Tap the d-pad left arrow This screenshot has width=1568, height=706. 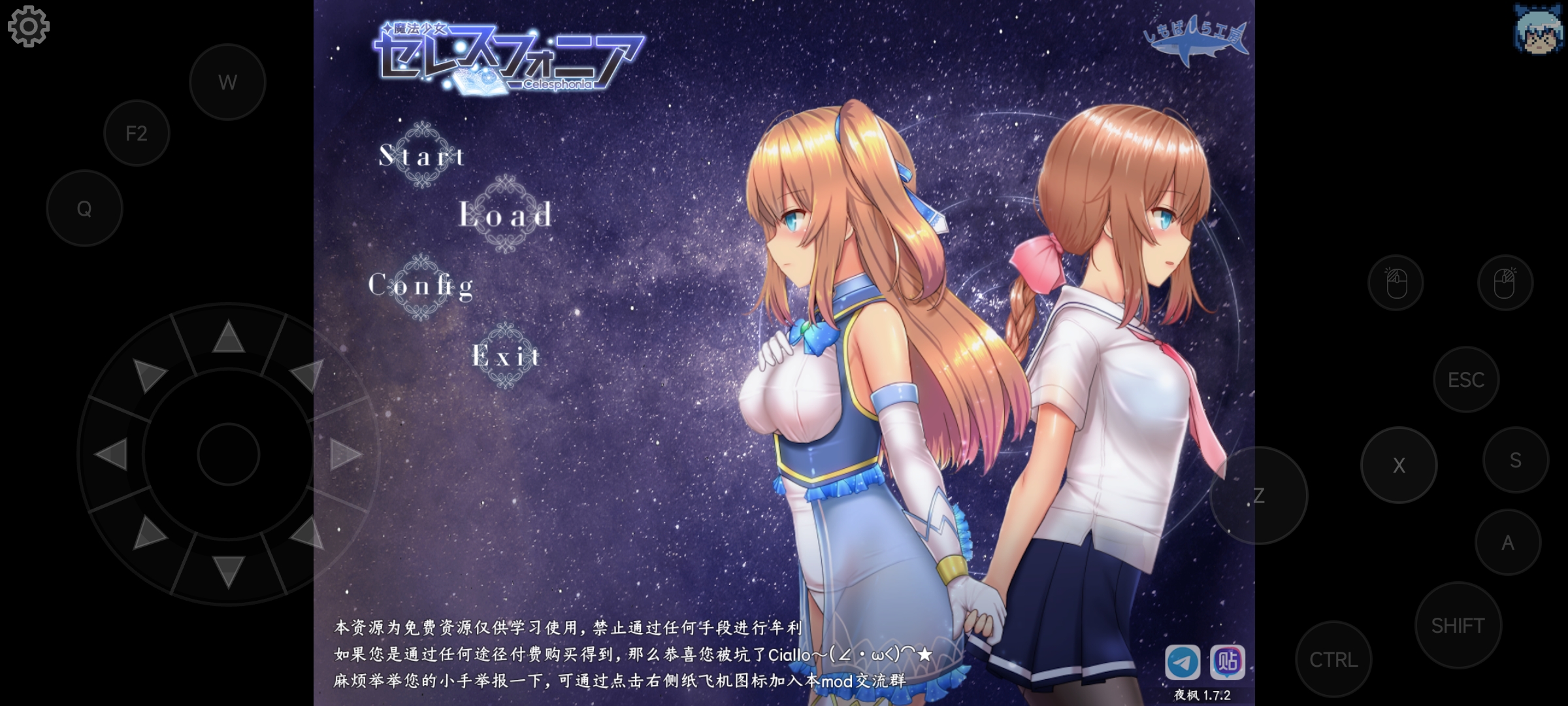coord(111,454)
